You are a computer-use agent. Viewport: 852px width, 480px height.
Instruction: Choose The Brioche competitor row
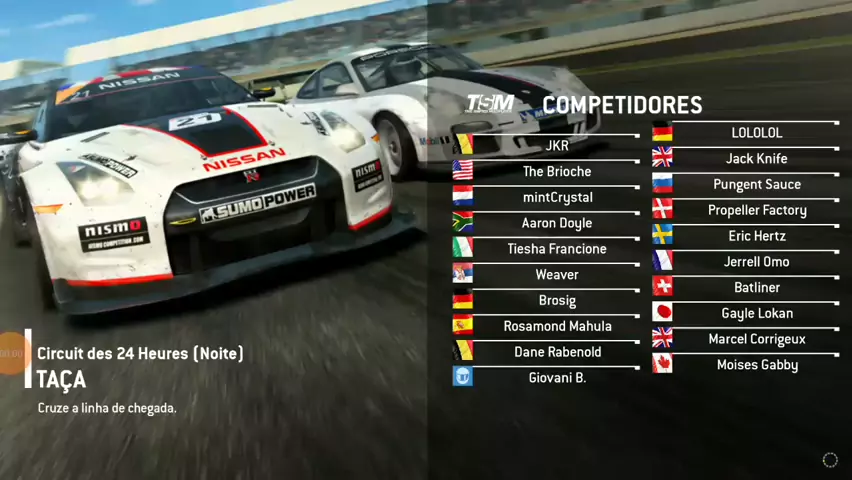point(557,171)
